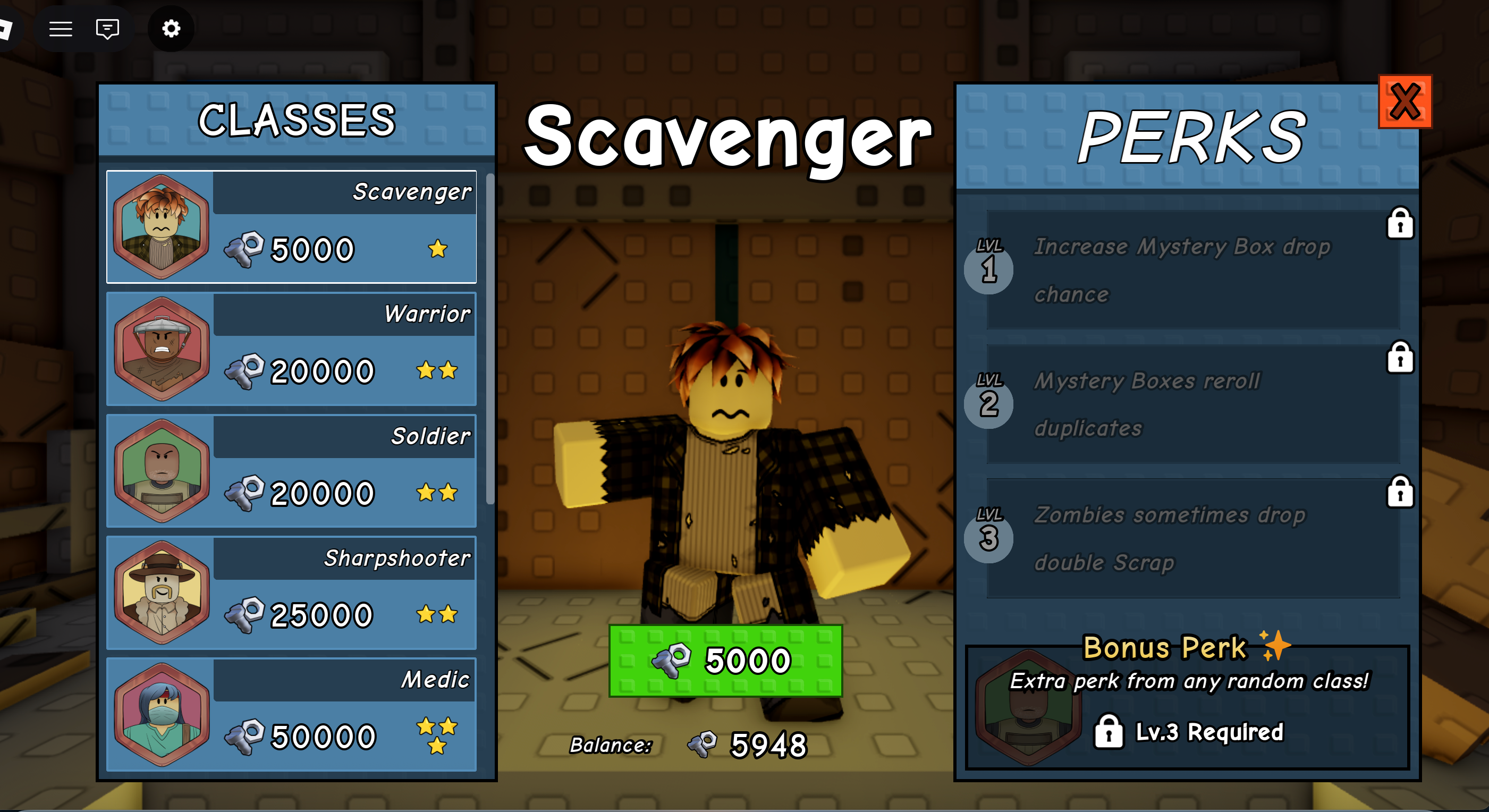Select the 'Zombies sometimes drop double Scrap' perk
Image resolution: width=1489 pixels, height=812 pixels.
pyautogui.click(x=1191, y=537)
